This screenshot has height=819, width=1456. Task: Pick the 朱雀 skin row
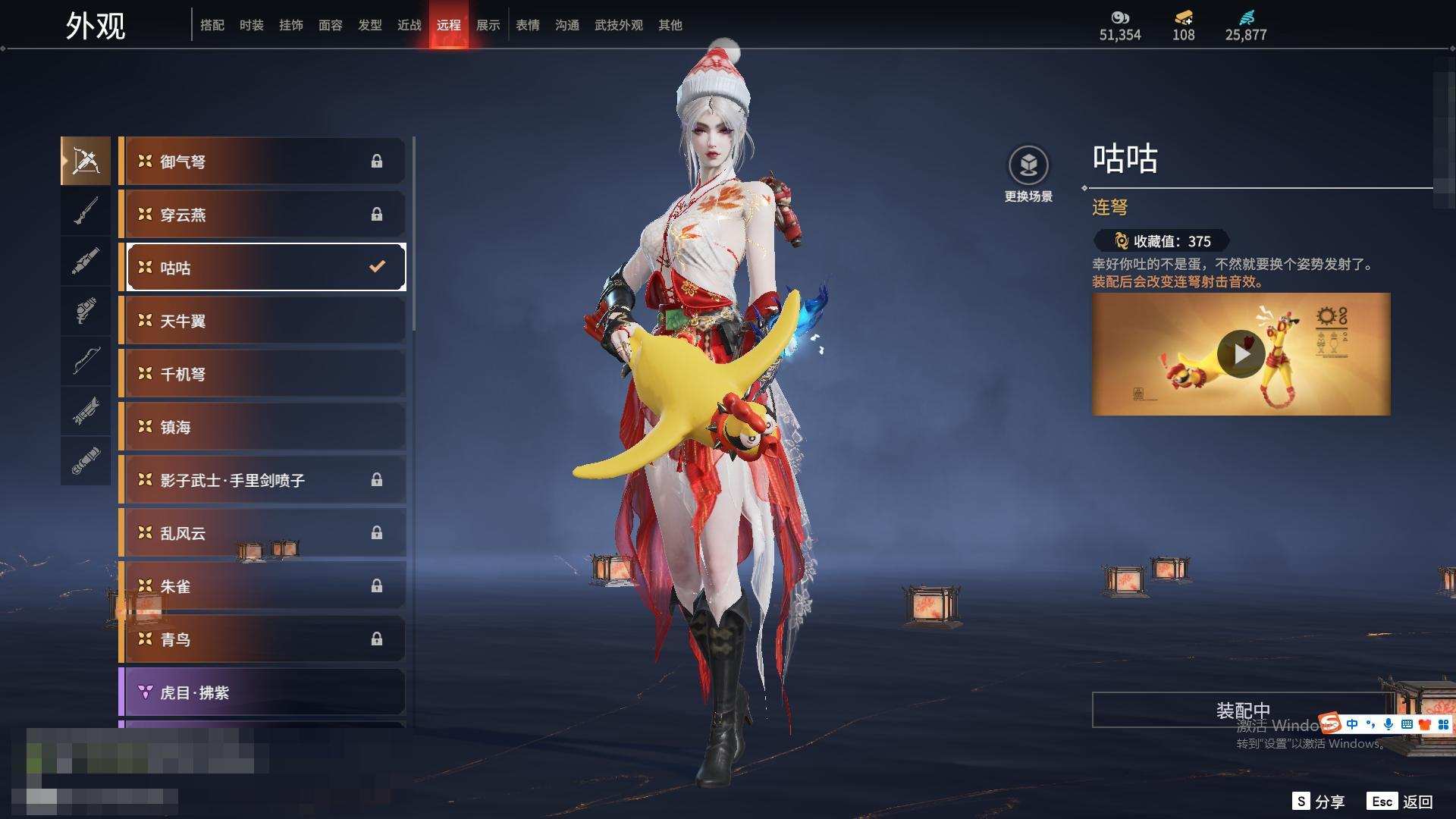262,586
